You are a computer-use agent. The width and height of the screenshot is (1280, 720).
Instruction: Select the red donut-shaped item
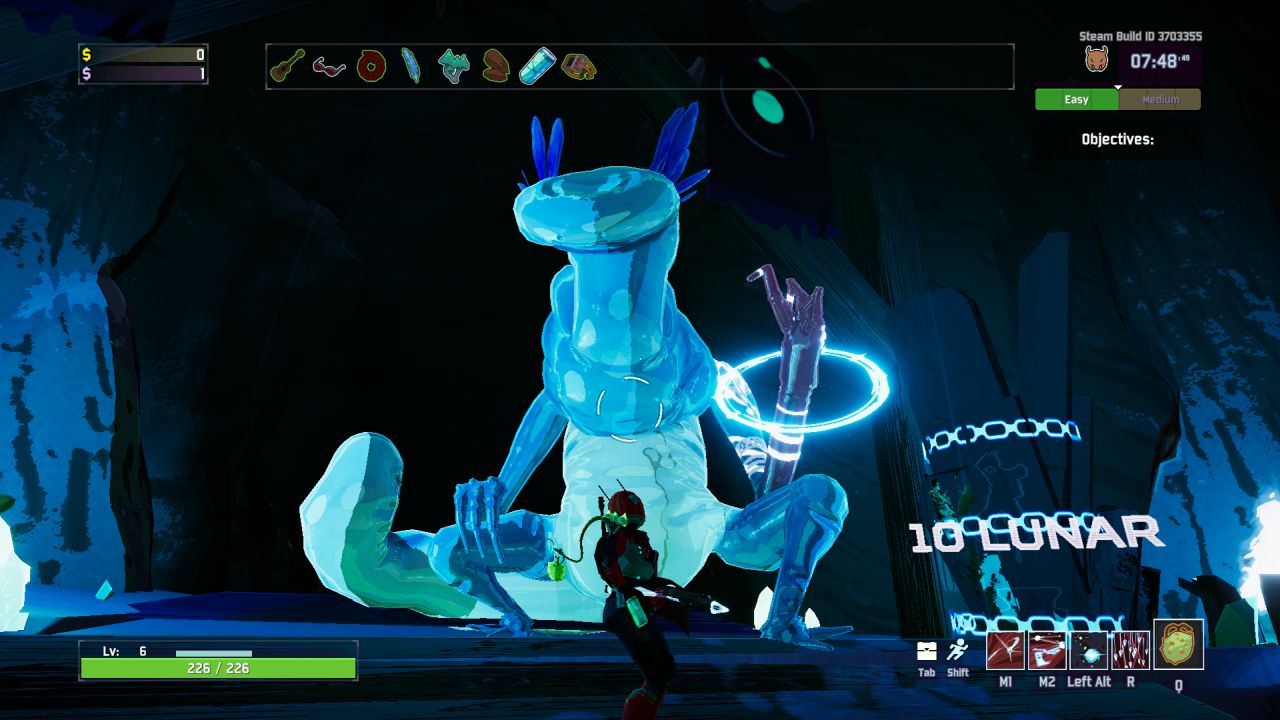pos(371,67)
